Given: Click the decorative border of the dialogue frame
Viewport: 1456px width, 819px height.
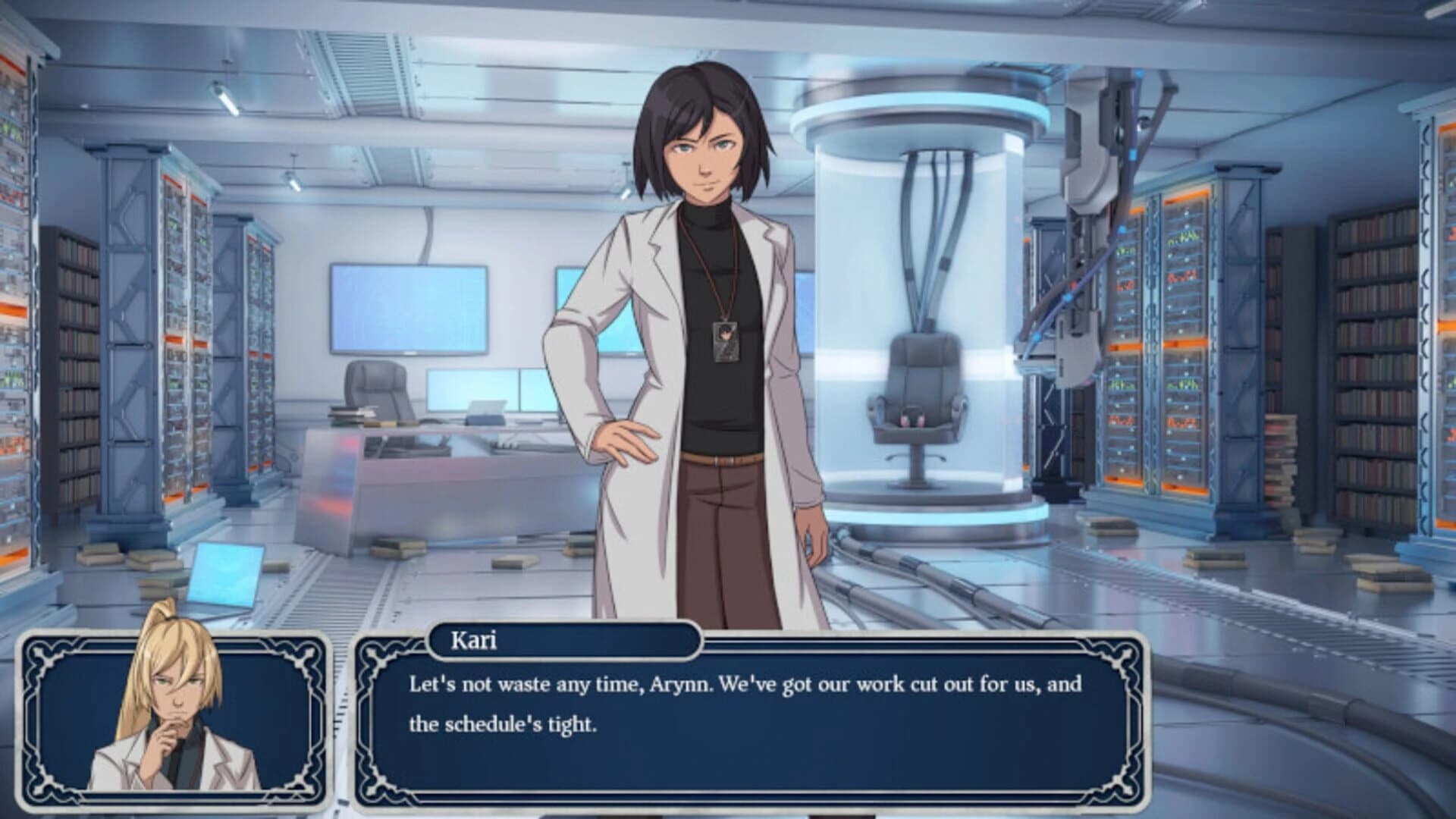Looking at the screenshot, I should point(364,720).
